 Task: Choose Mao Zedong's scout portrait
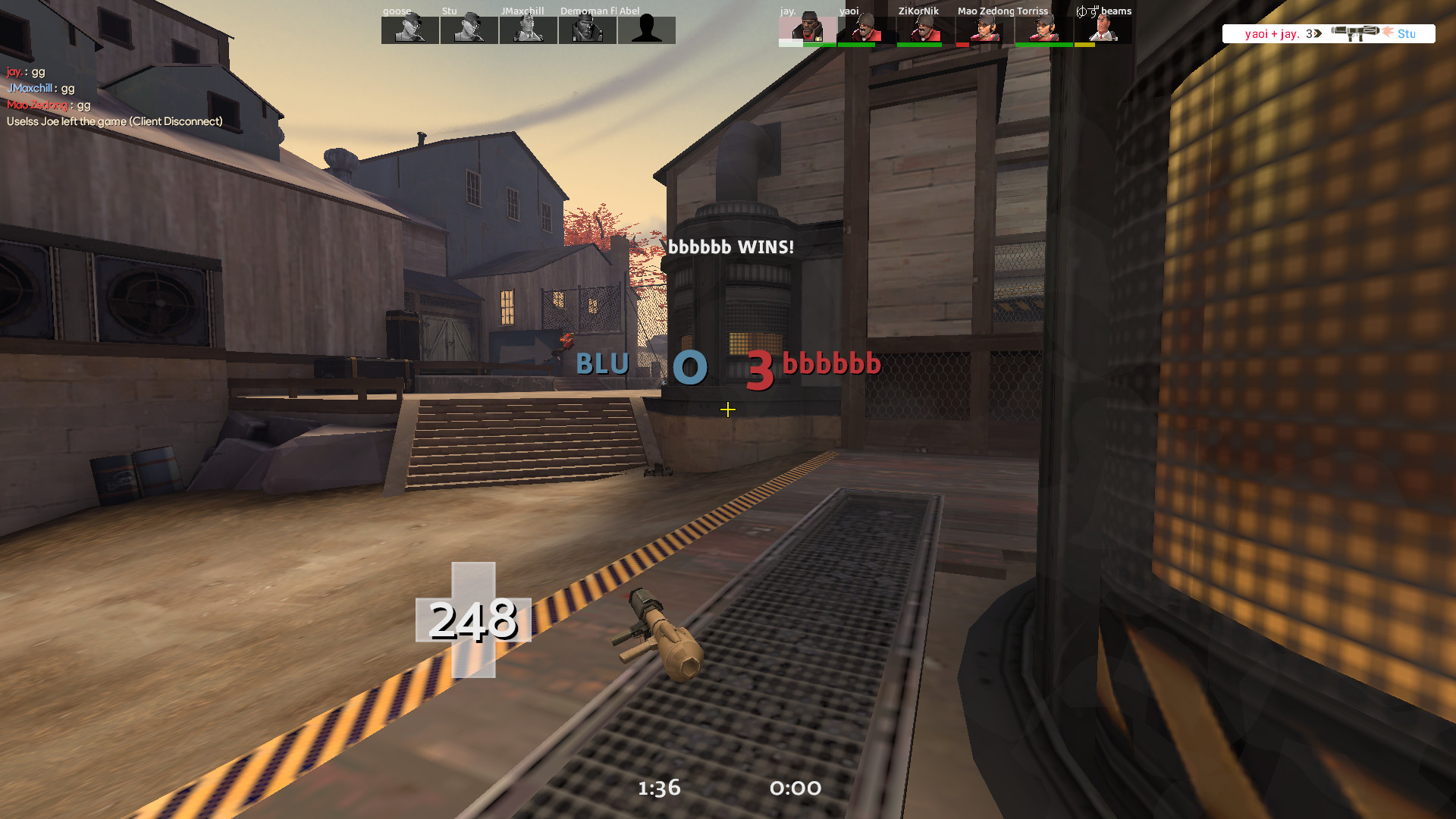[x=985, y=30]
